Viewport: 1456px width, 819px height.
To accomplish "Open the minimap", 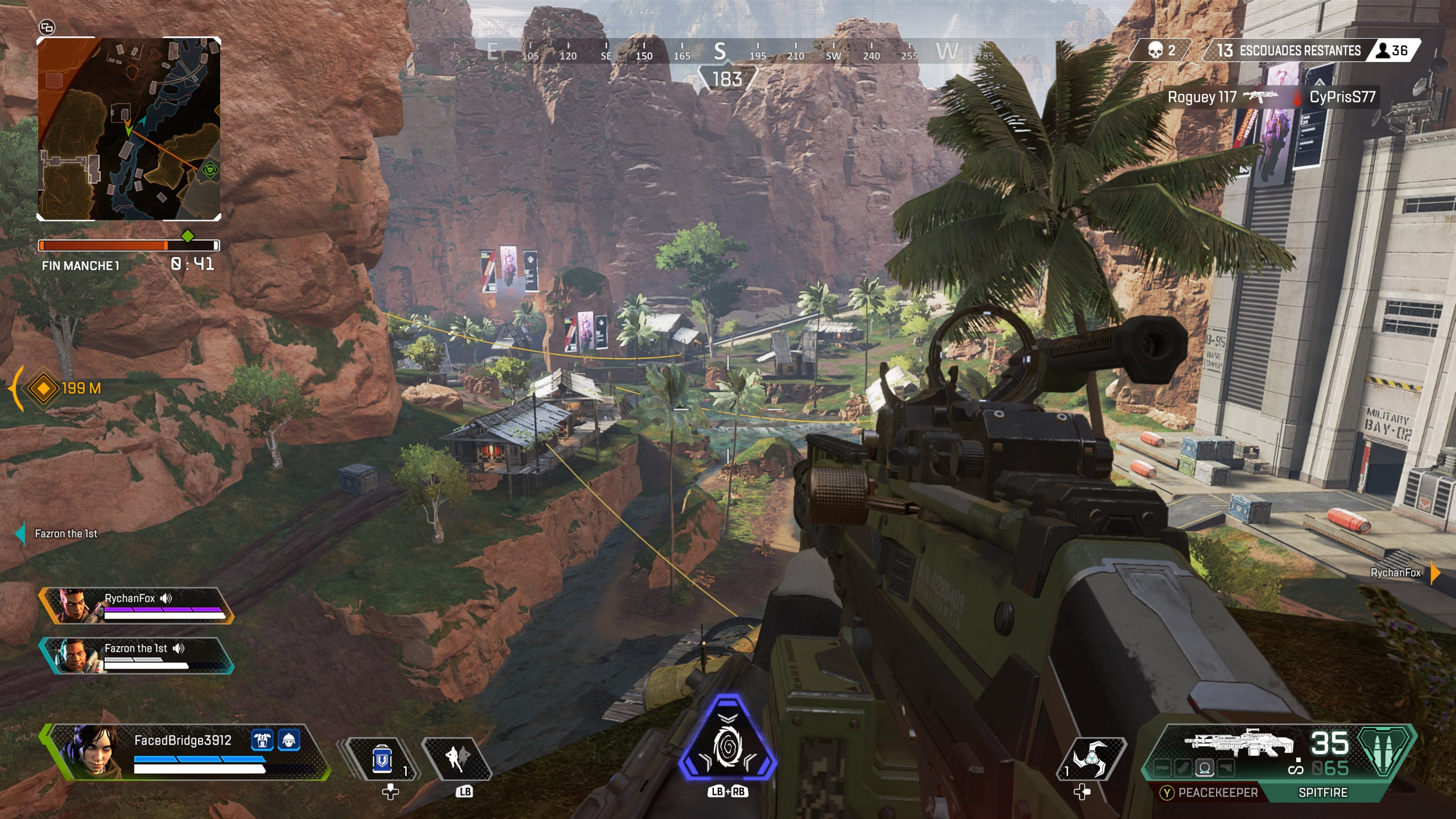I will click(x=128, y=129).
